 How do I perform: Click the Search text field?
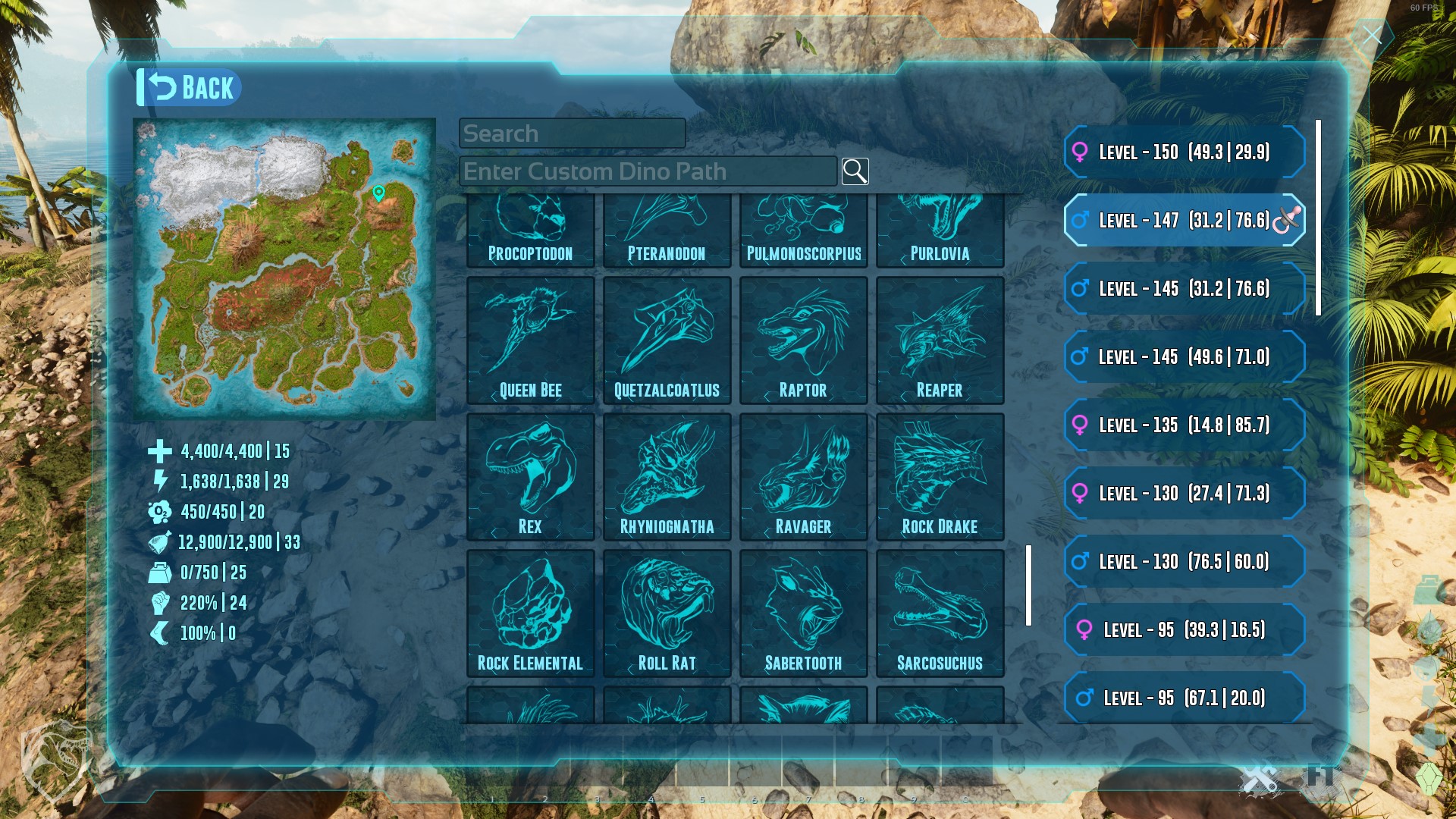pos(573,133)
